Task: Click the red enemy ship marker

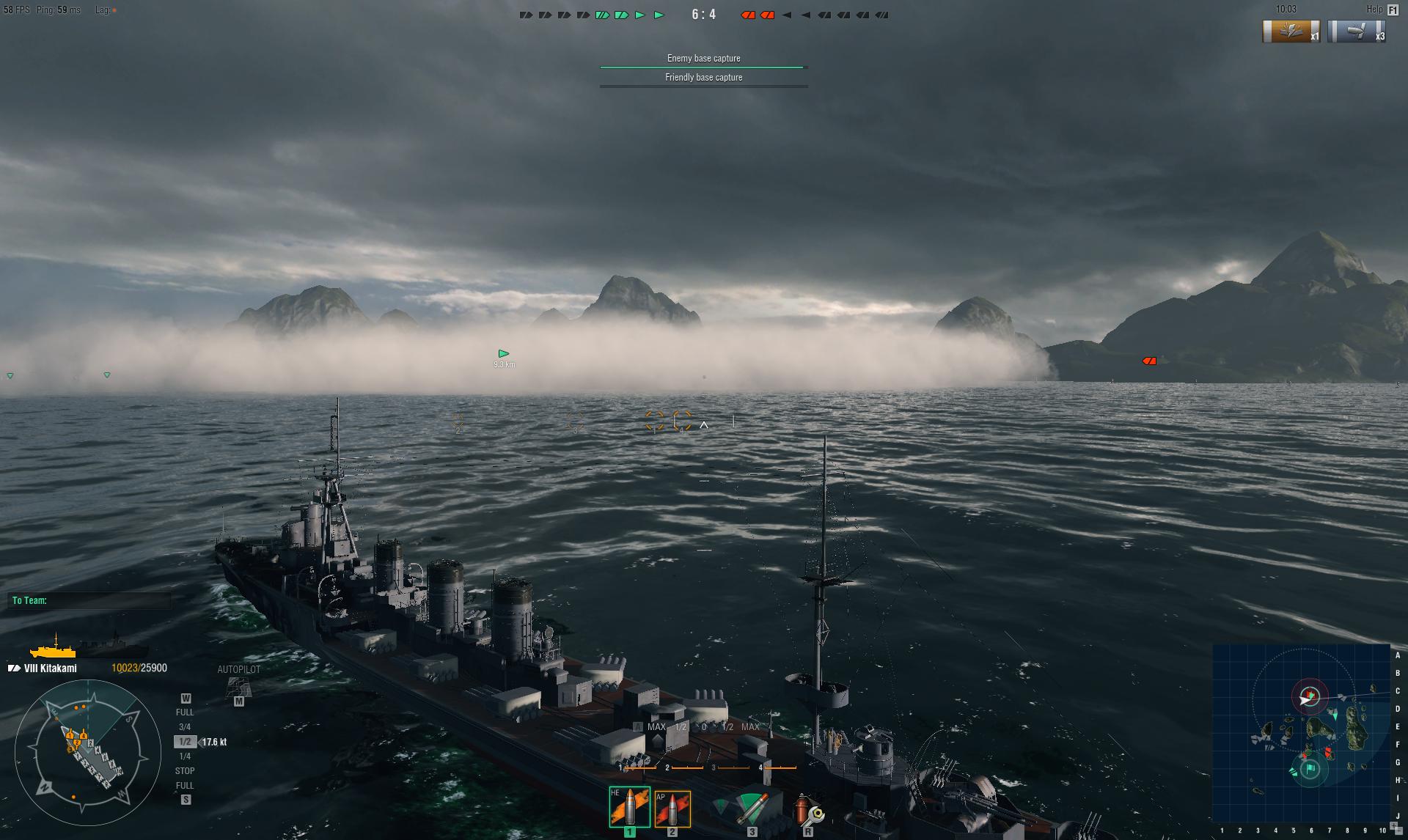Action: [x=1149, y=361]
